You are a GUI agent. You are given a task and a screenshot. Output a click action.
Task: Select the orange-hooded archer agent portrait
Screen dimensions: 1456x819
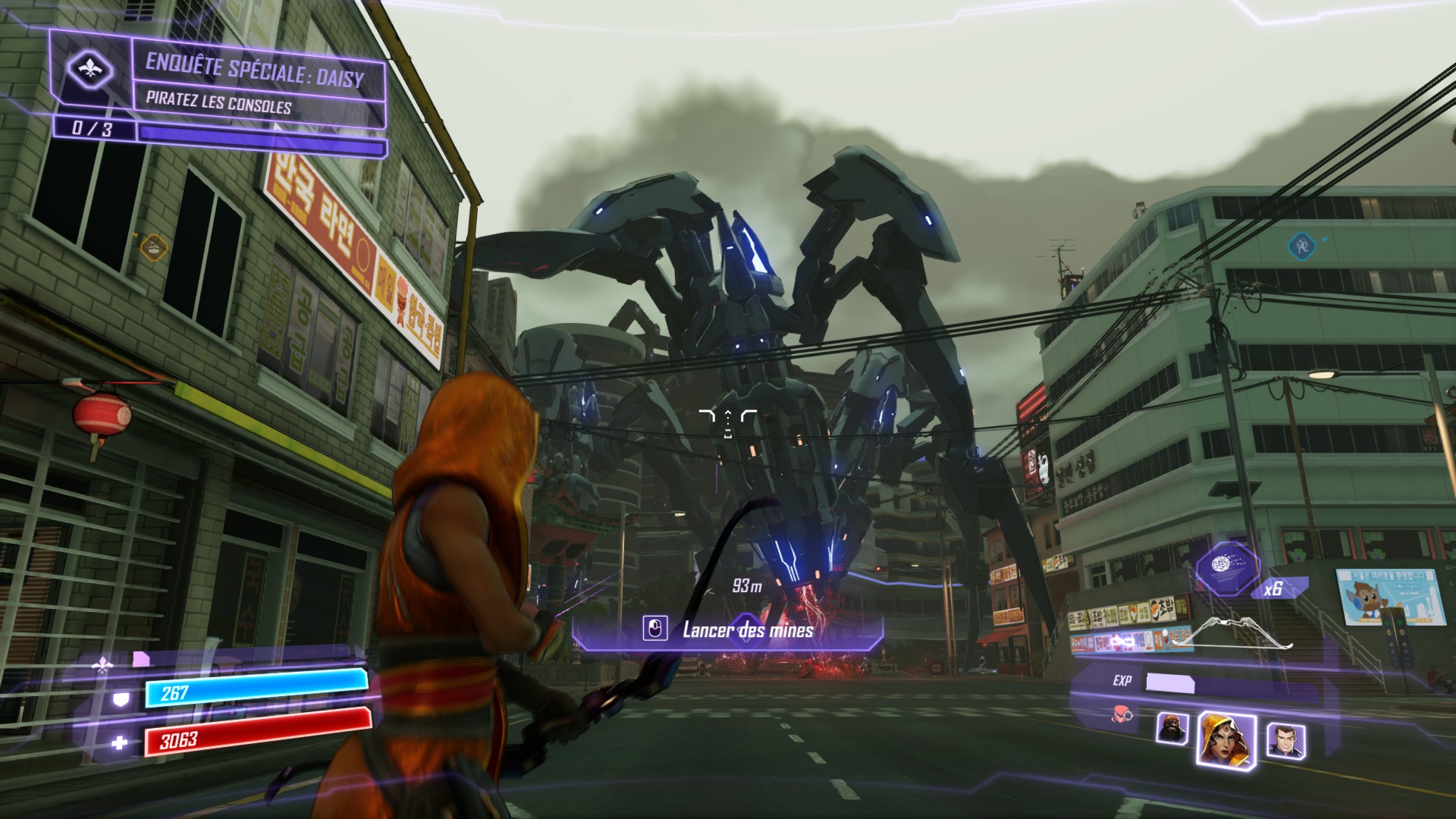pyautogui.click(x=1225, y=737)
